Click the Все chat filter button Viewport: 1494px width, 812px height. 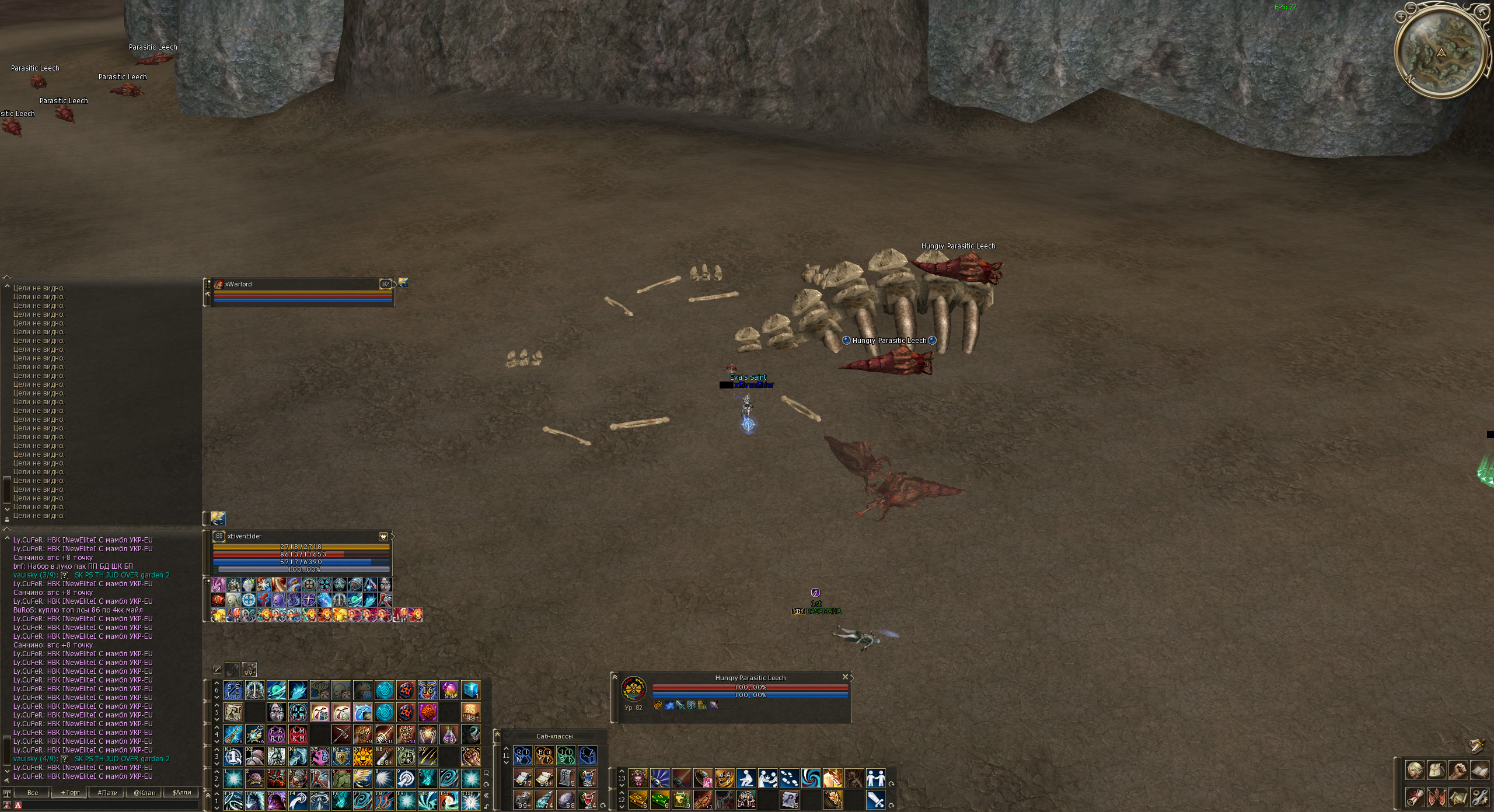[x=32, y=793]
